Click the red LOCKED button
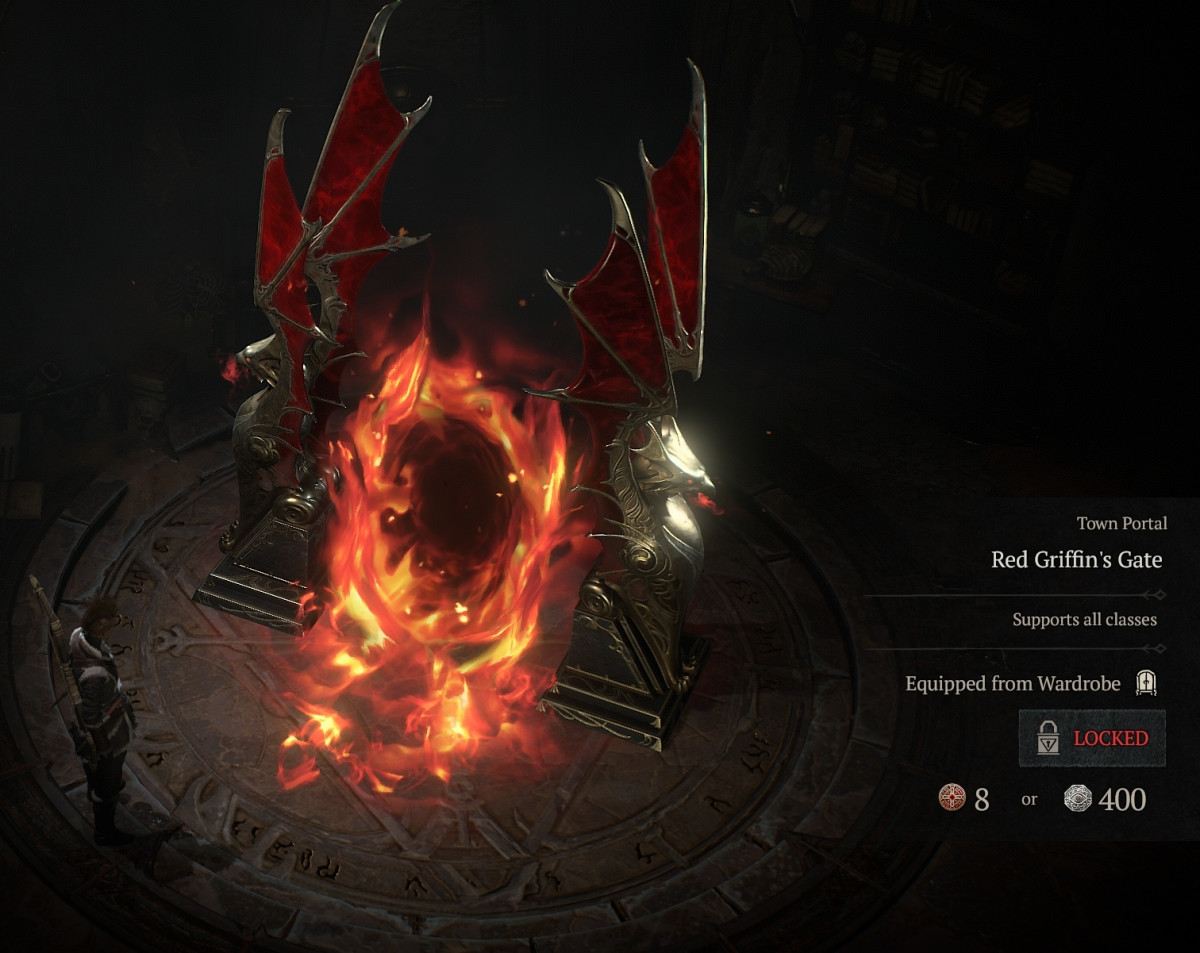 pyautogui.click(x=1092, y=739)
